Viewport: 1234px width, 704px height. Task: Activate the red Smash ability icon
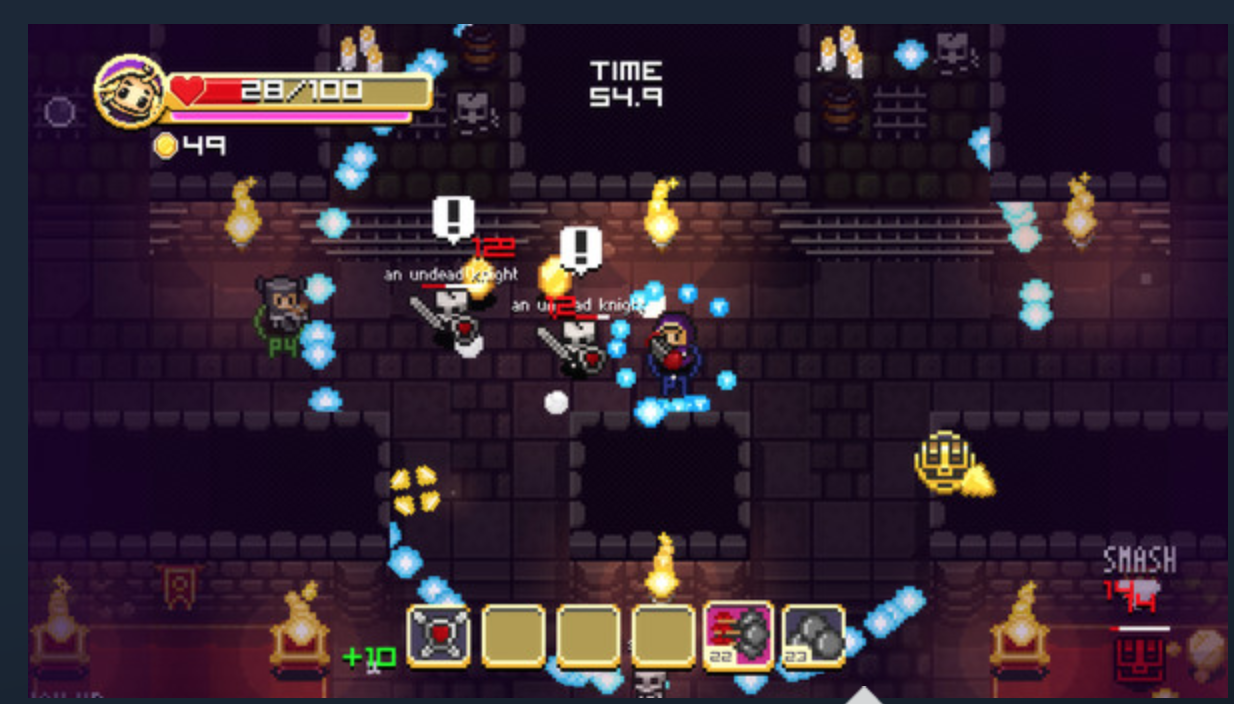coord(1138,660)
